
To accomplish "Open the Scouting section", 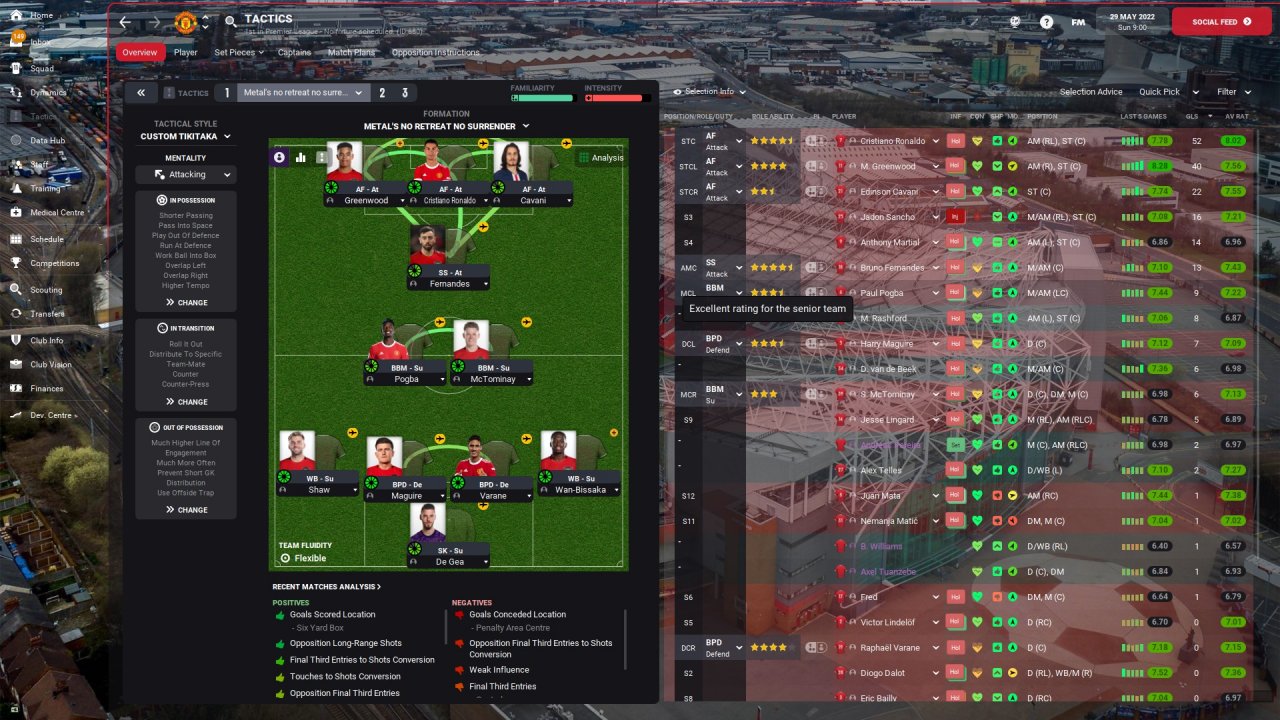I will point(45,290).
